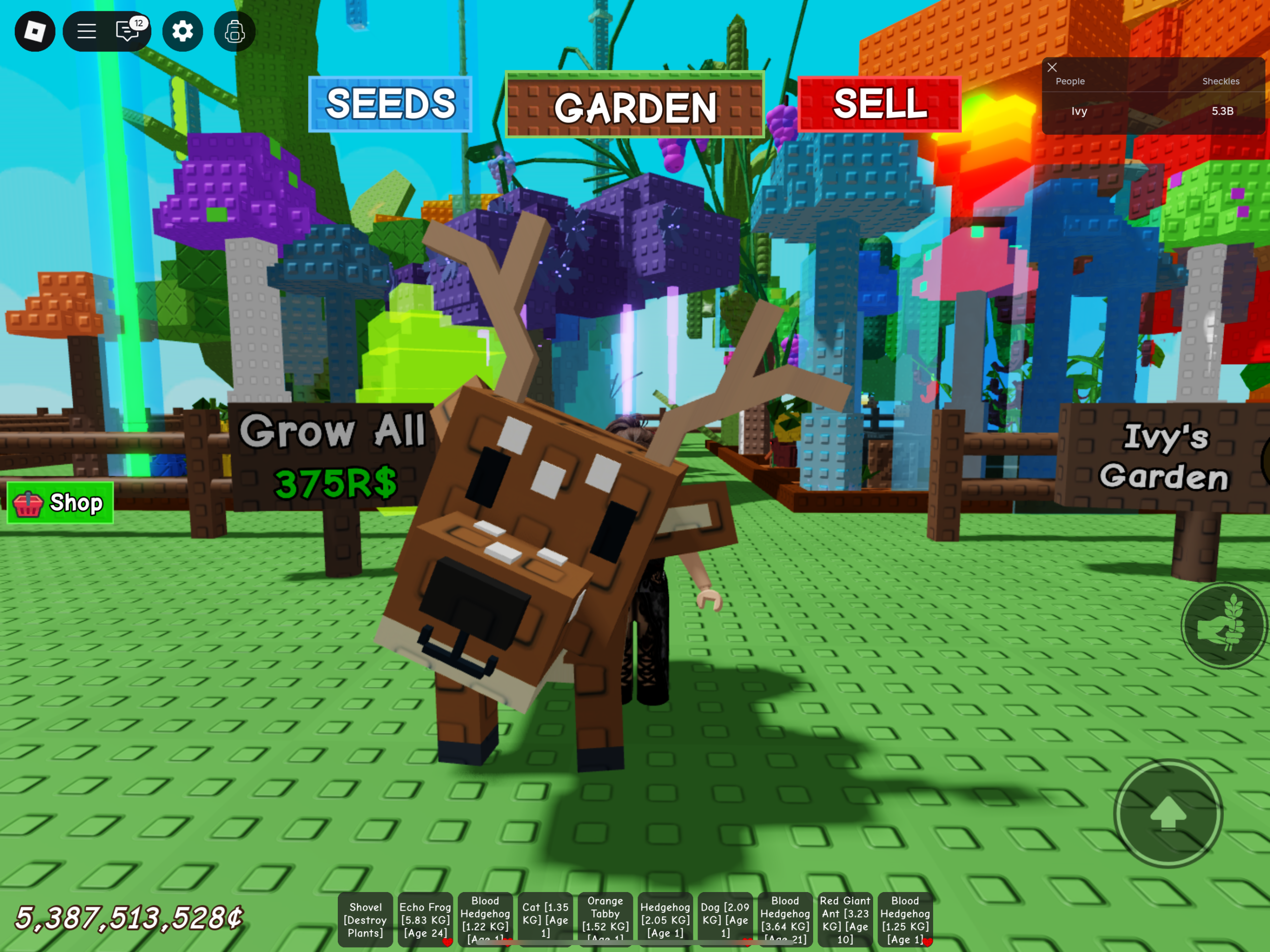Equip the Echo Frog pet
1270x952 pixels.
[x=426, y=919]
